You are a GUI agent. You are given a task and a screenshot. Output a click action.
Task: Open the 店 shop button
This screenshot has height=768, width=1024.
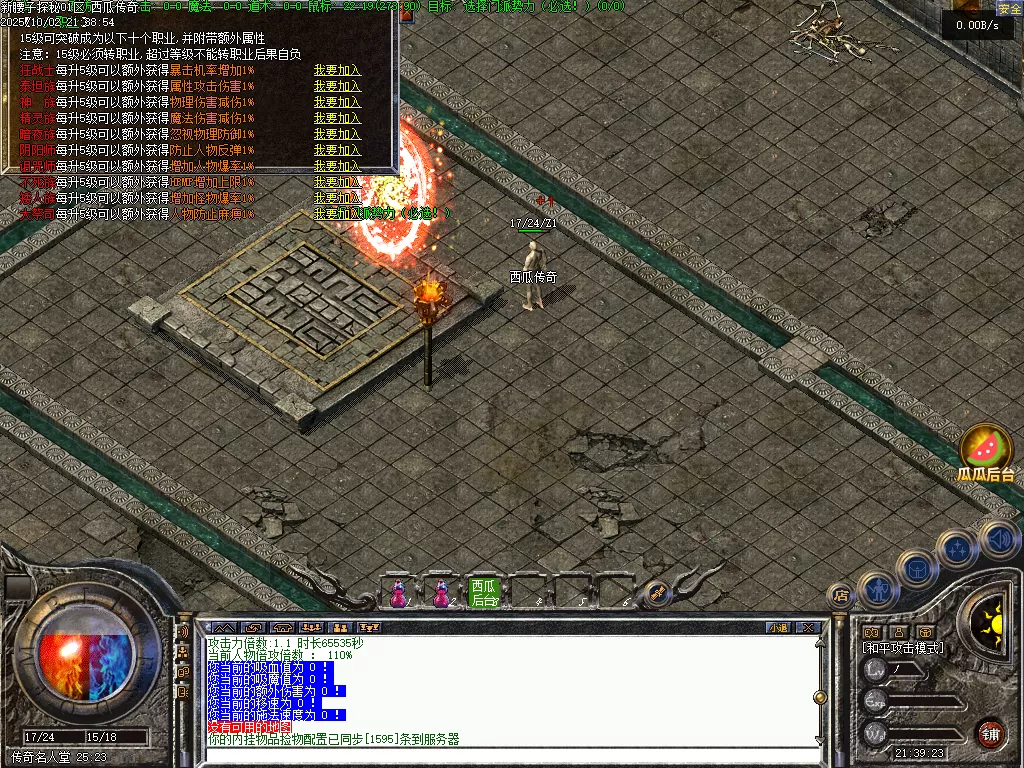point(840,596)
